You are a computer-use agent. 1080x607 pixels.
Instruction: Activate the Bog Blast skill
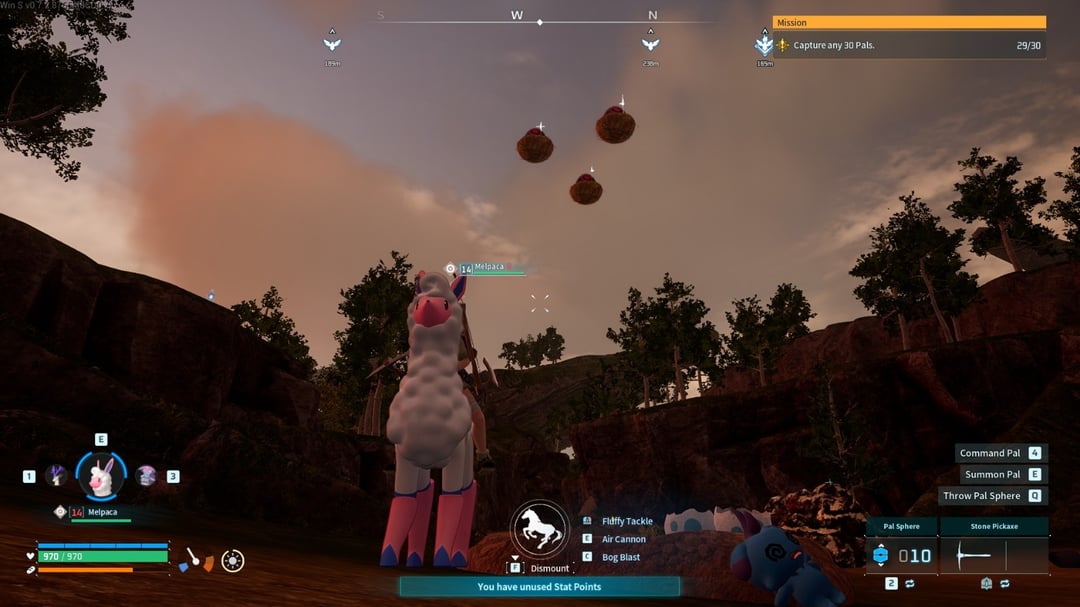[620, 557]
